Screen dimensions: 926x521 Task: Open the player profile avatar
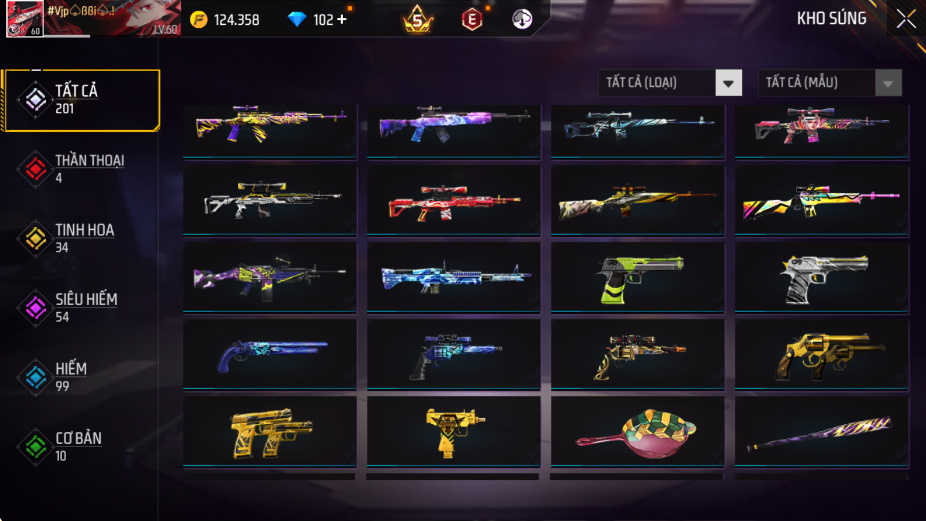[24, 18]
